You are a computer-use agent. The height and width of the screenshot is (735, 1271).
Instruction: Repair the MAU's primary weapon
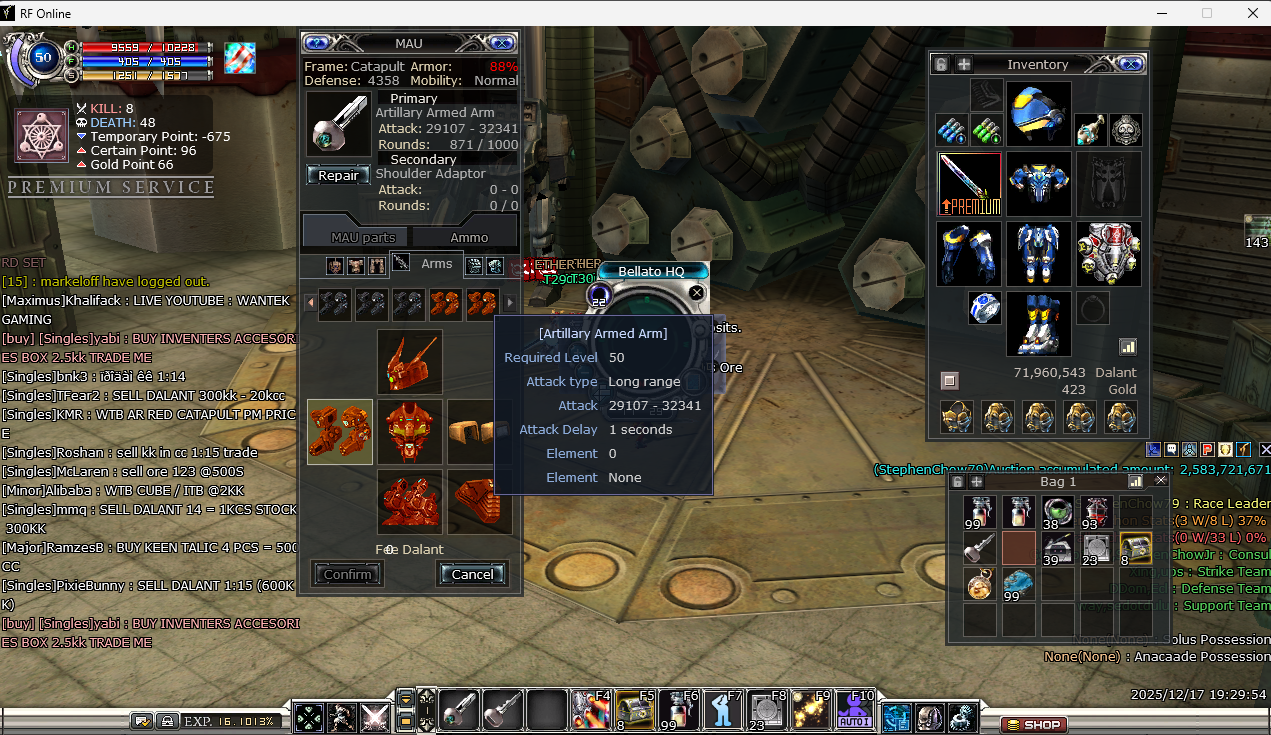point(338,175)
